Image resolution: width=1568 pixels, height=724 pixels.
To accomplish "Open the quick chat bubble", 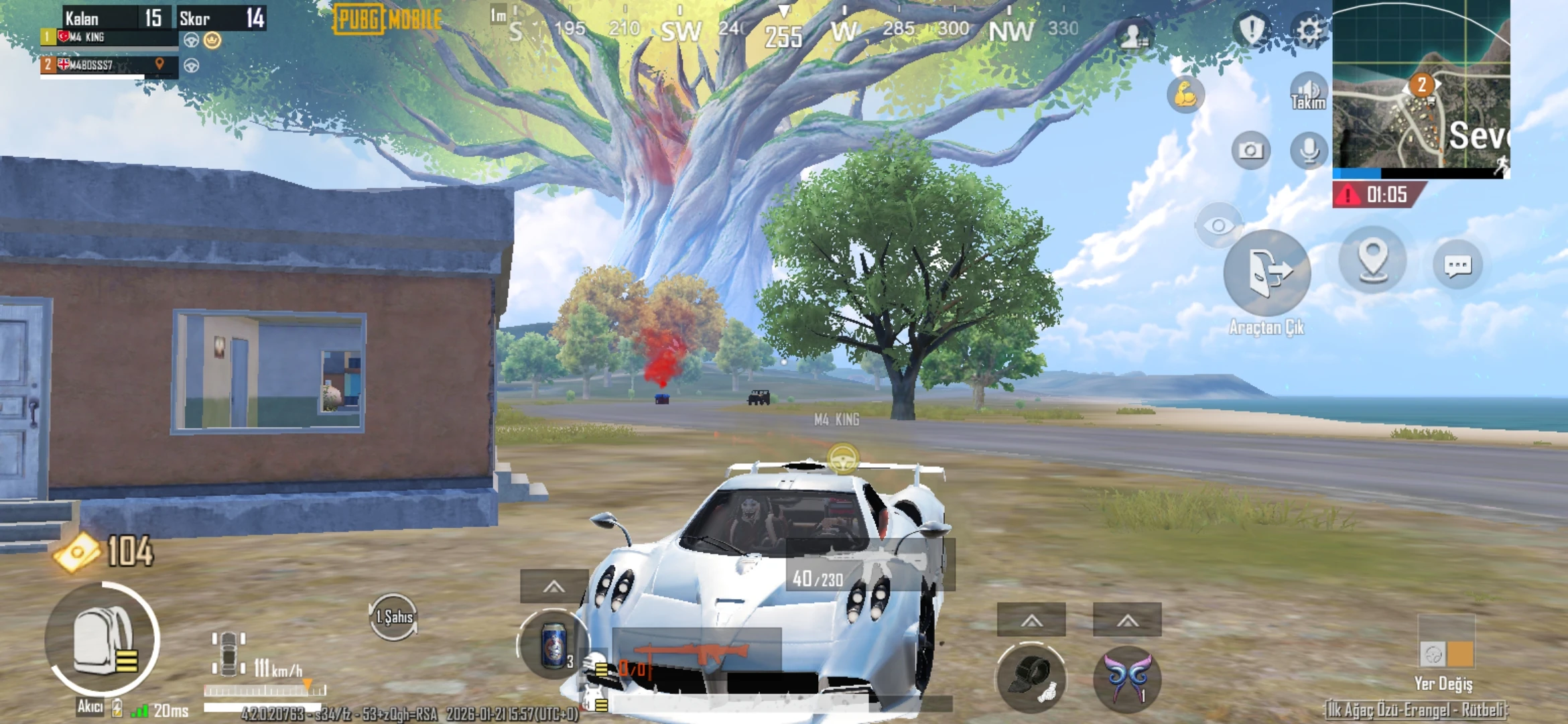I will click(1457, 265).
